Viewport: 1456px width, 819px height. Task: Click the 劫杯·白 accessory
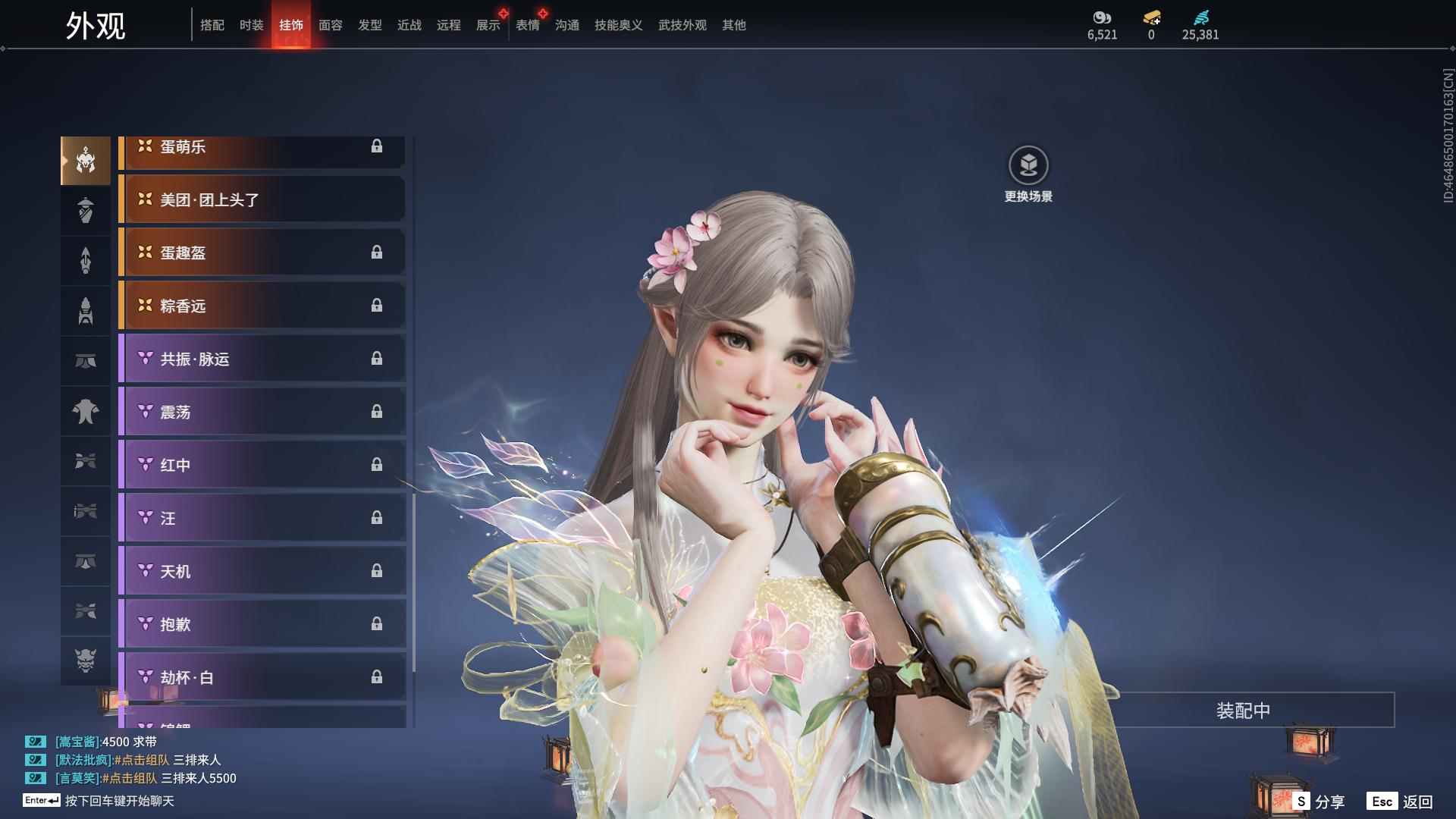(262, 677)
